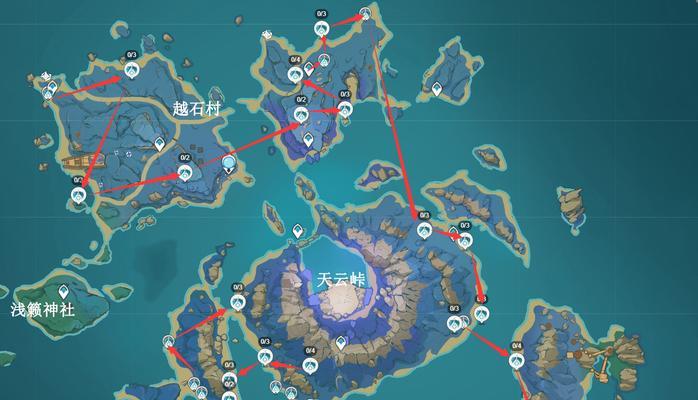Click the glowing round marker southeast of 越石村

click(230, 162)
